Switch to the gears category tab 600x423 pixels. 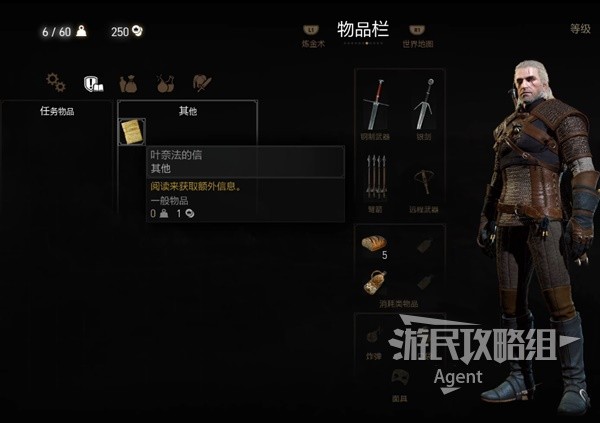[55, 83]
